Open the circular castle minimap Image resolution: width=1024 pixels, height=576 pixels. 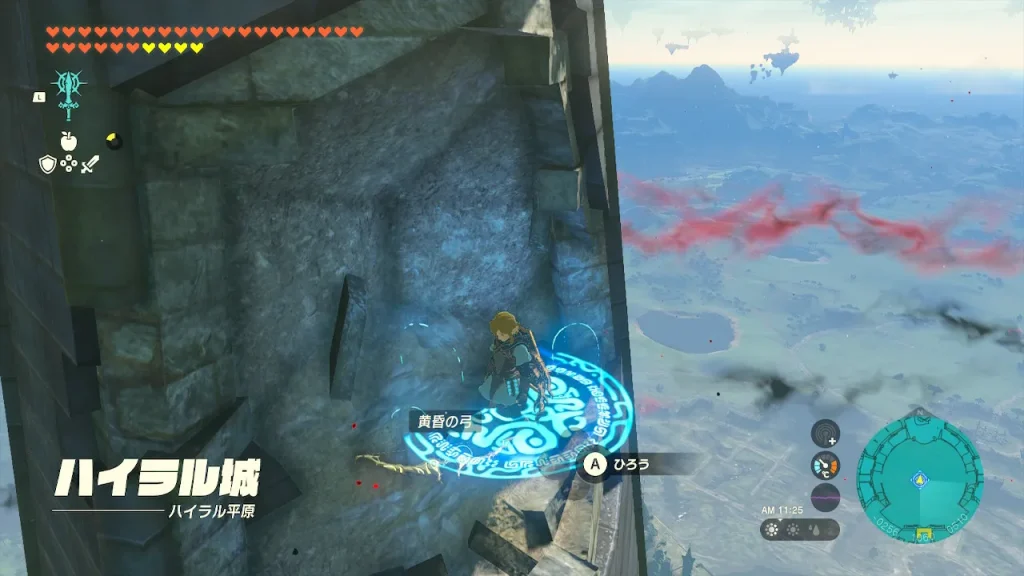(919, 479)
